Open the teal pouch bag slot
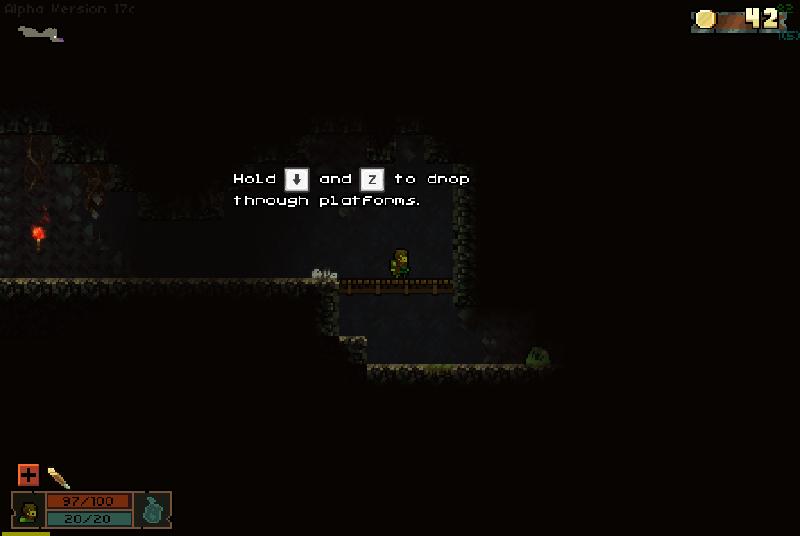 tap(153, 509)
